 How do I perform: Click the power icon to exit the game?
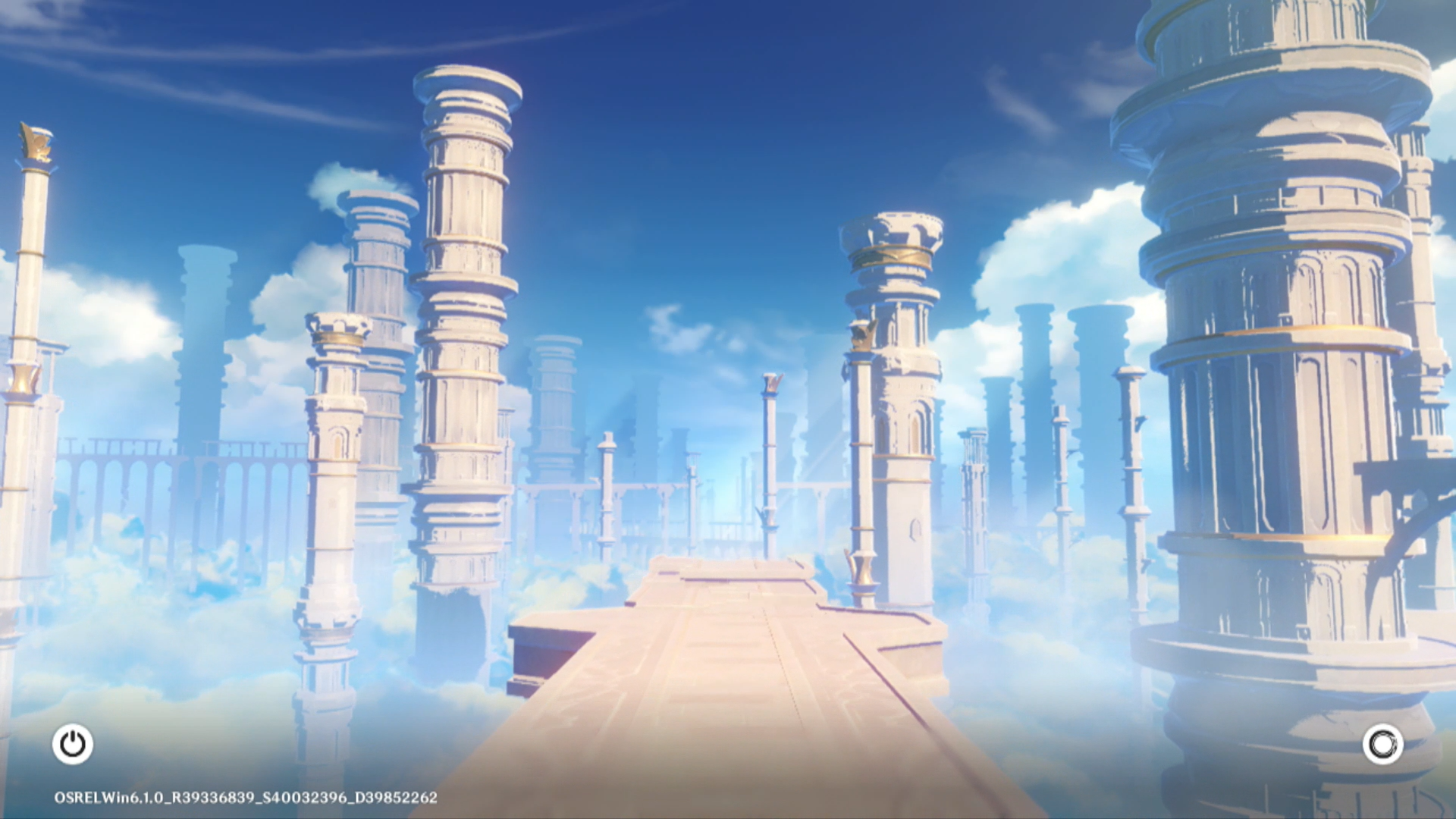click(x=73, y=744)
